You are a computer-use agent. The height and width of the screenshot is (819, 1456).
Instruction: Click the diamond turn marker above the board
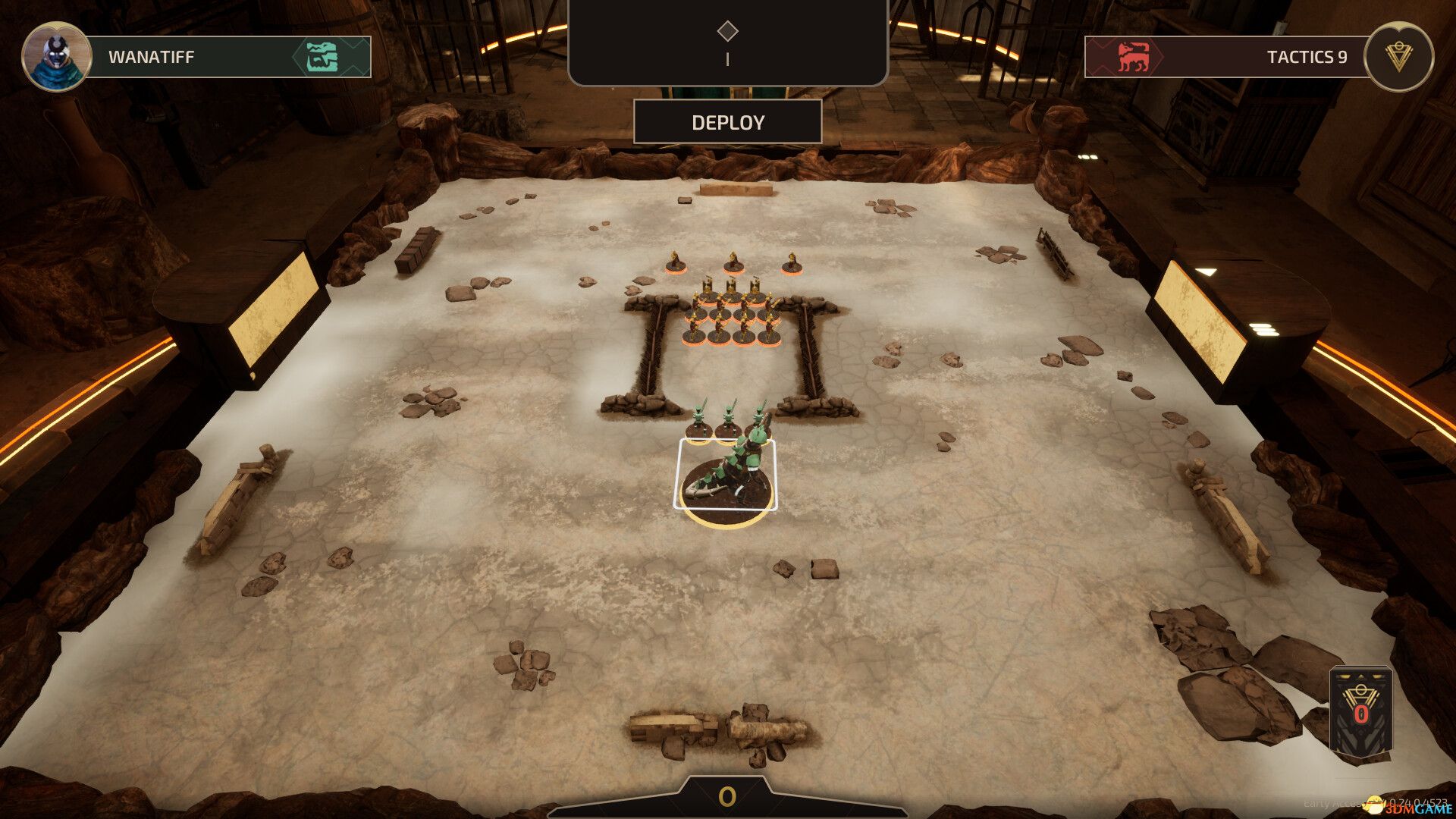point(729,30)
